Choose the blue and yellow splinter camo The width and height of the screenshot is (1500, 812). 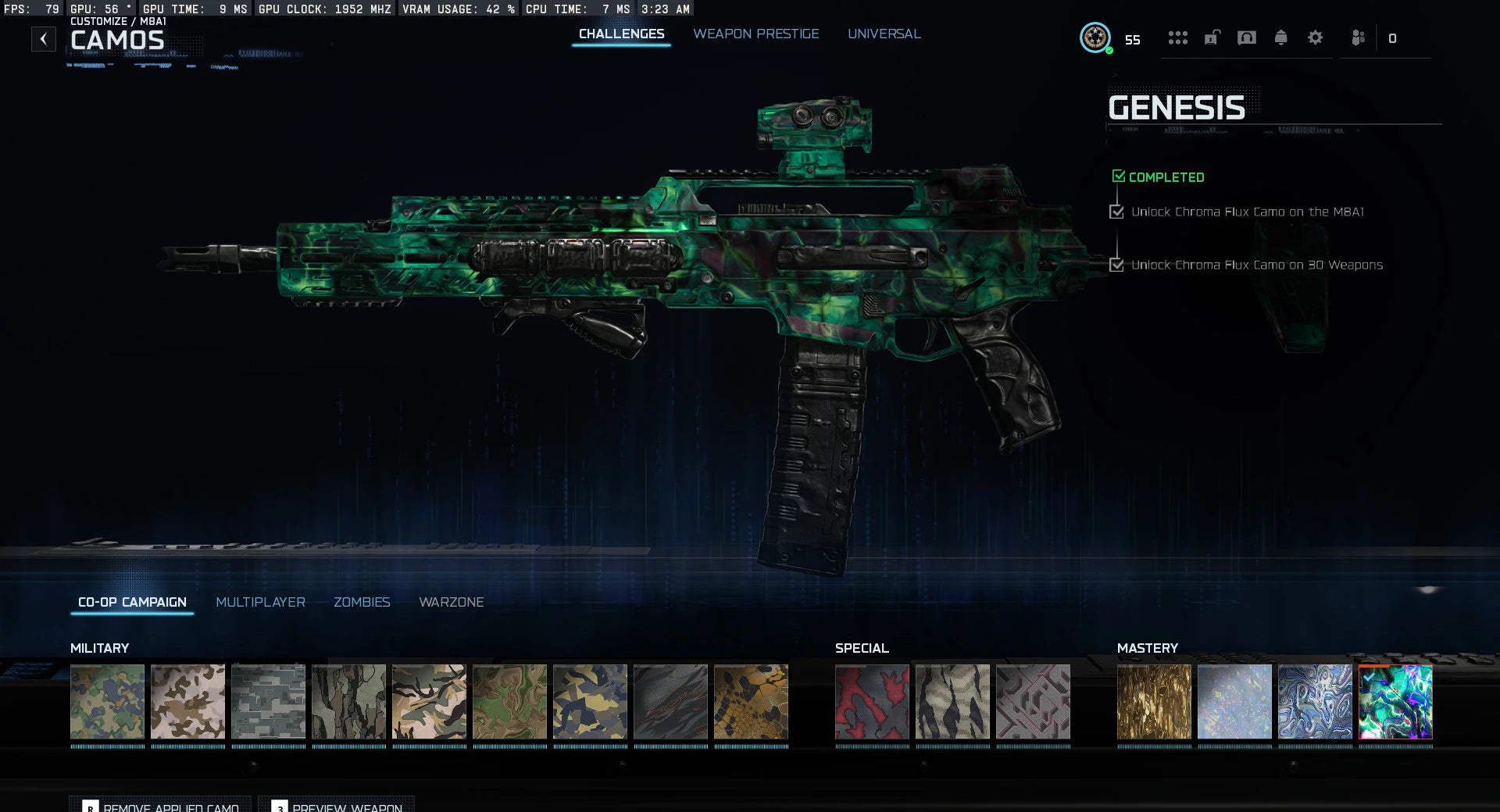click(590, 701)
